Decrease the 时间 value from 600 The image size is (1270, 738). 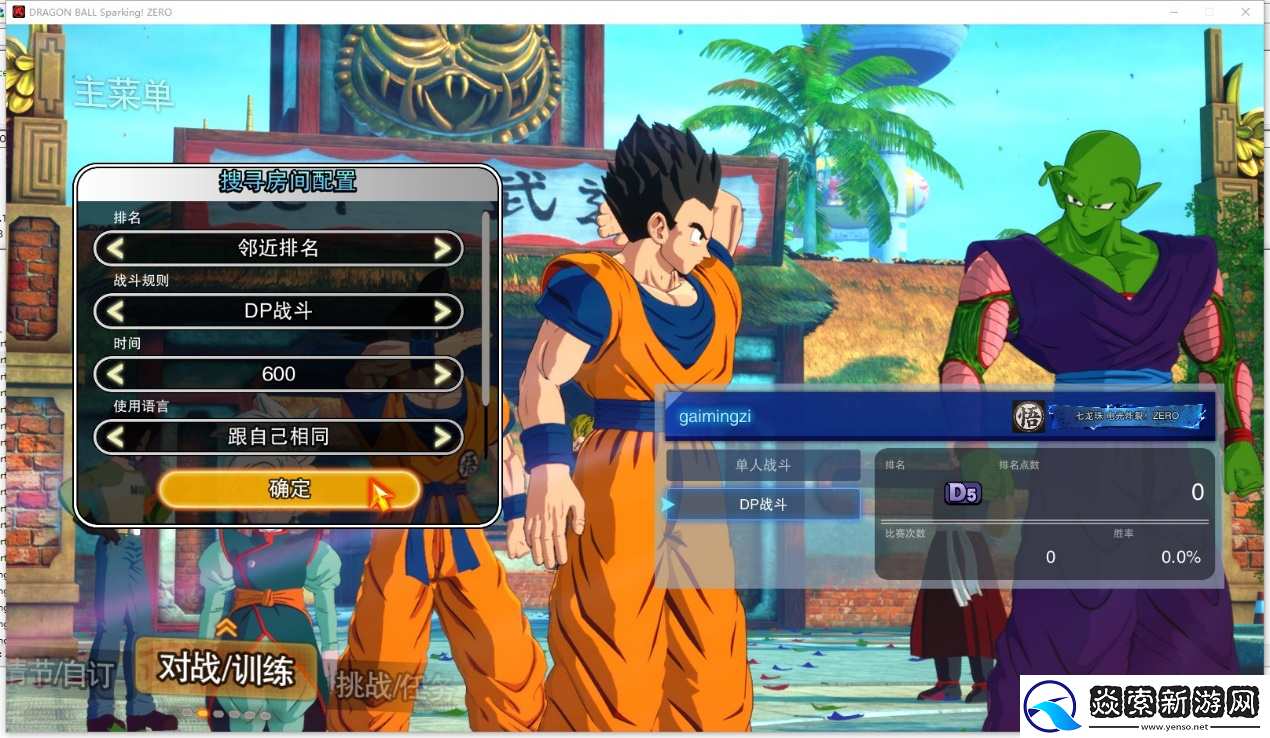pyautogui.click(x=116, y=374)
